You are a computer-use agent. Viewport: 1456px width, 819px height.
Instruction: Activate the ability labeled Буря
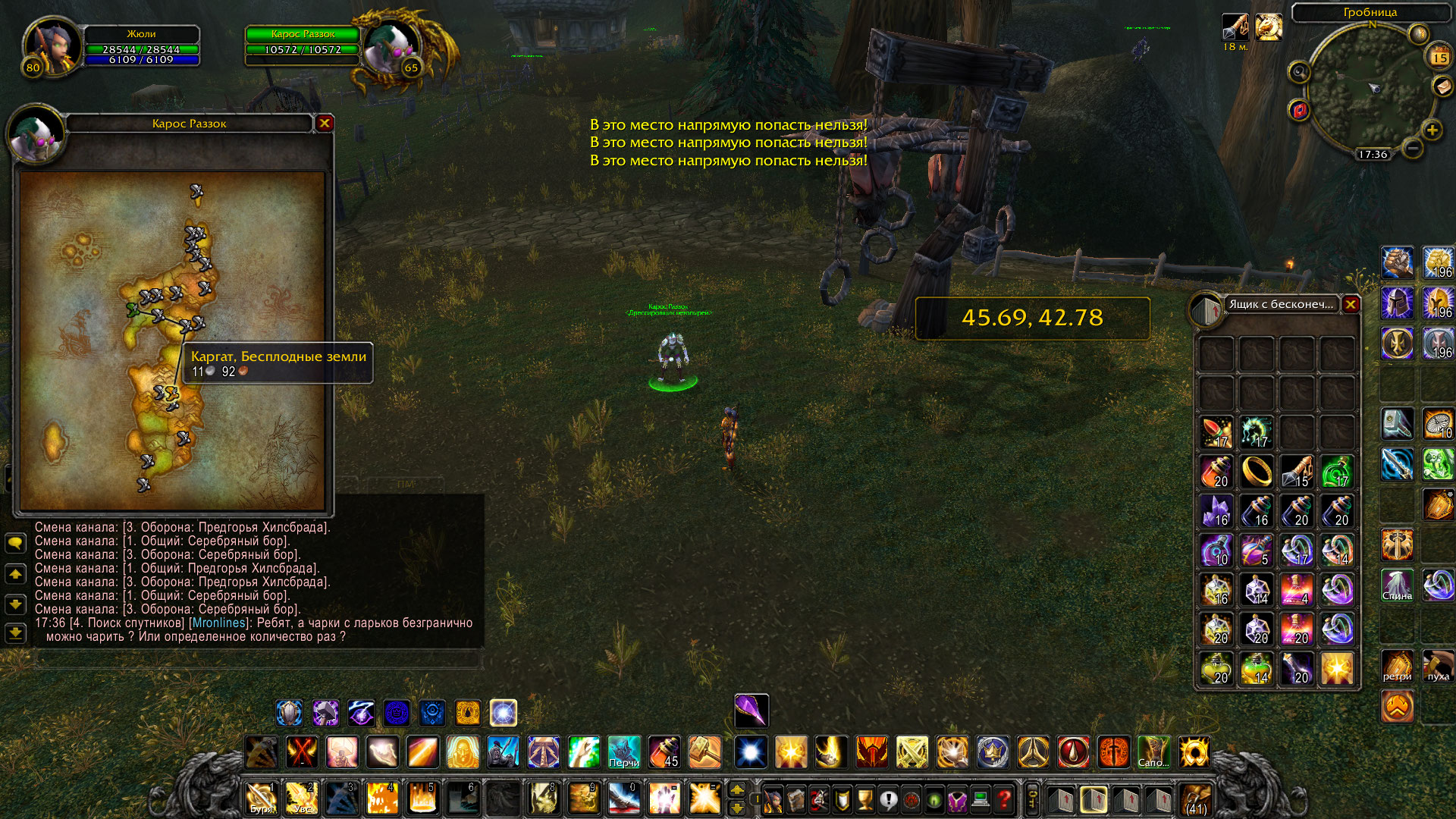tap(261, 799)
